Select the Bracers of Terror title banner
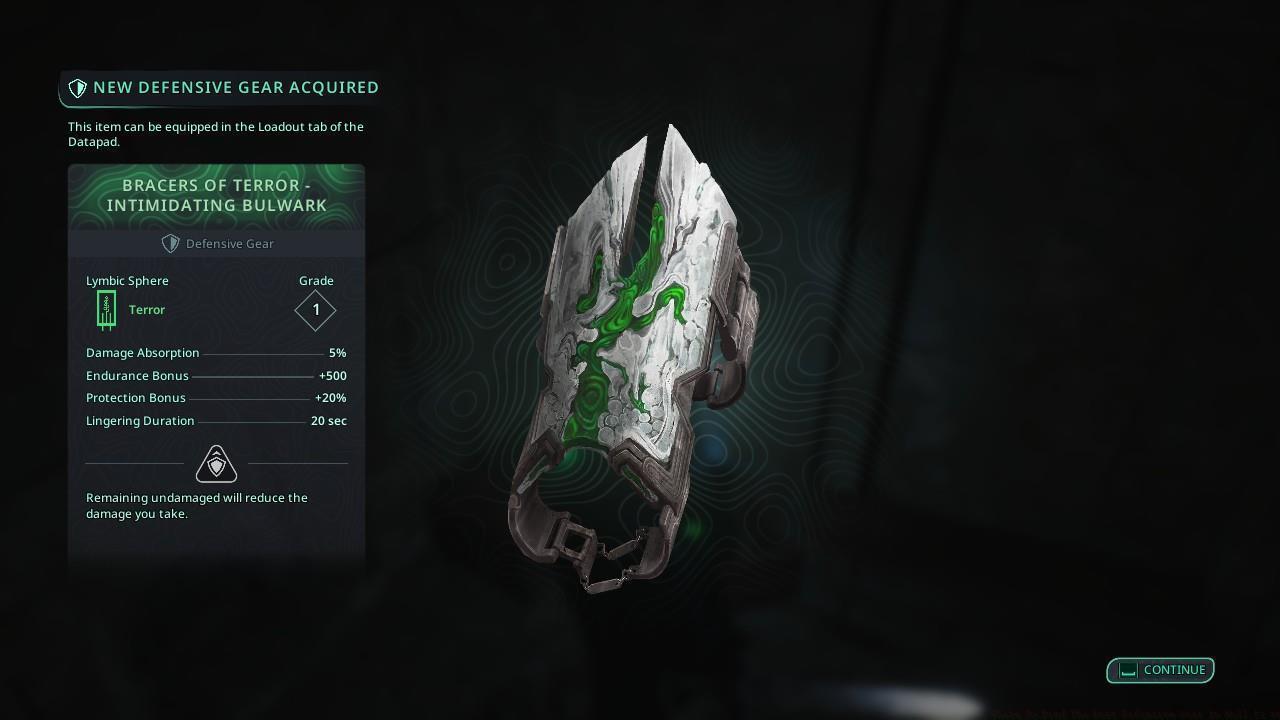 pyautogui.click(x=216, y=195)
